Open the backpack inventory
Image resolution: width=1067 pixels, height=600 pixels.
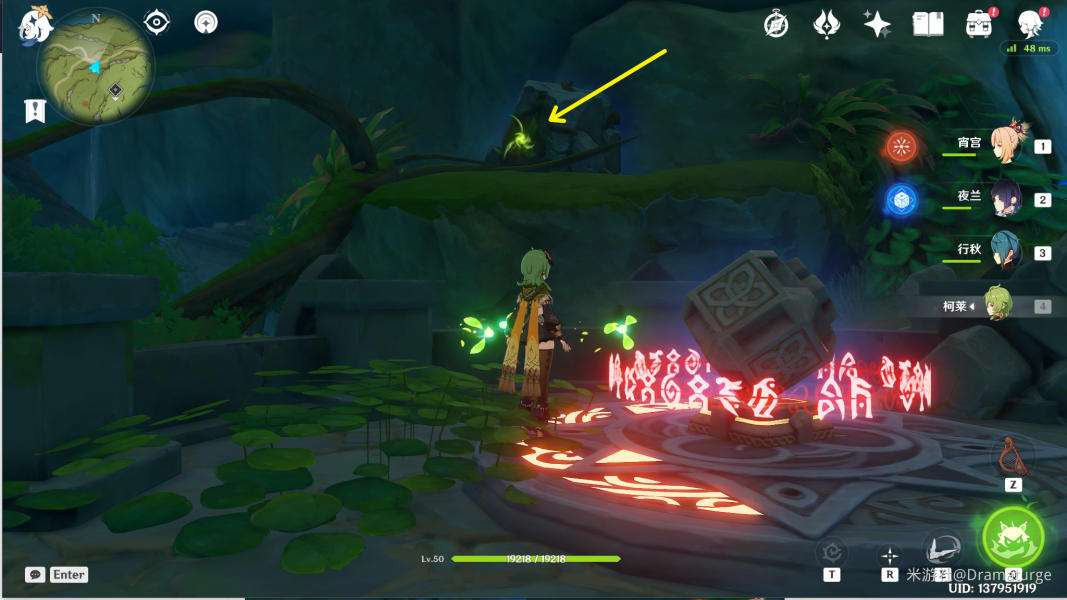point(977,24)
